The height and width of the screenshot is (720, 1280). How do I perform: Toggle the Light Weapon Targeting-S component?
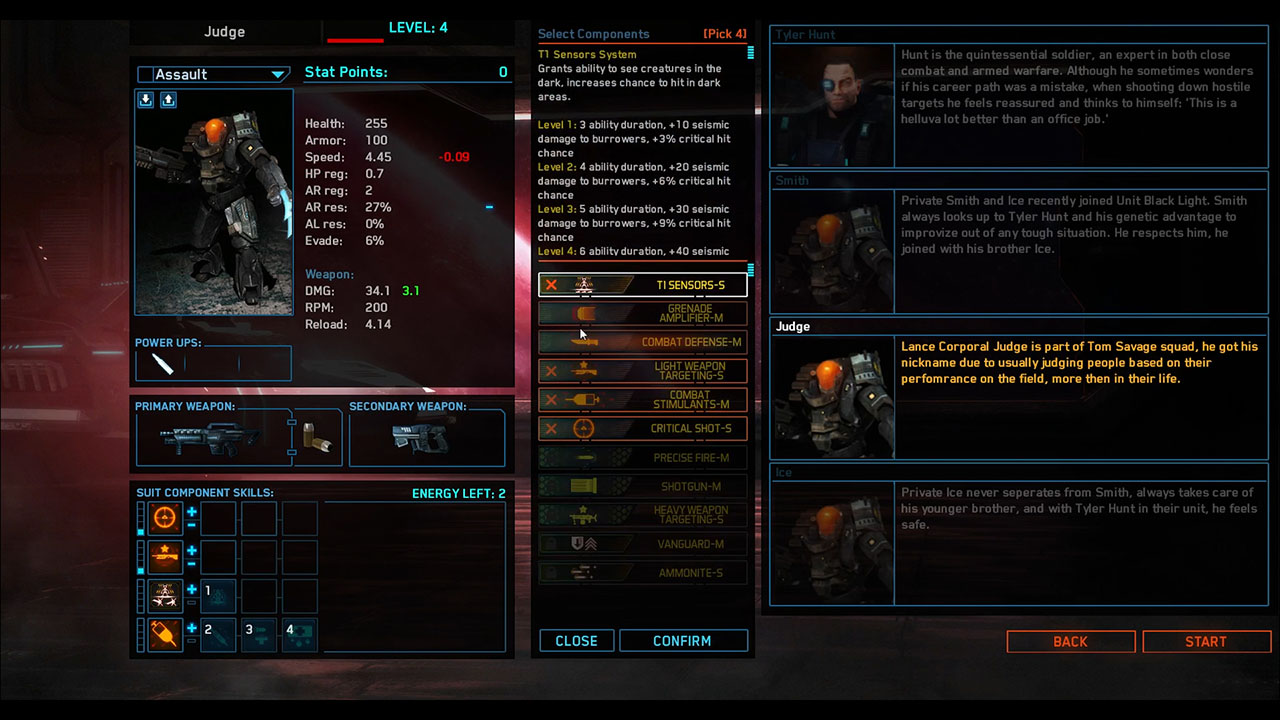pos(643,371)
